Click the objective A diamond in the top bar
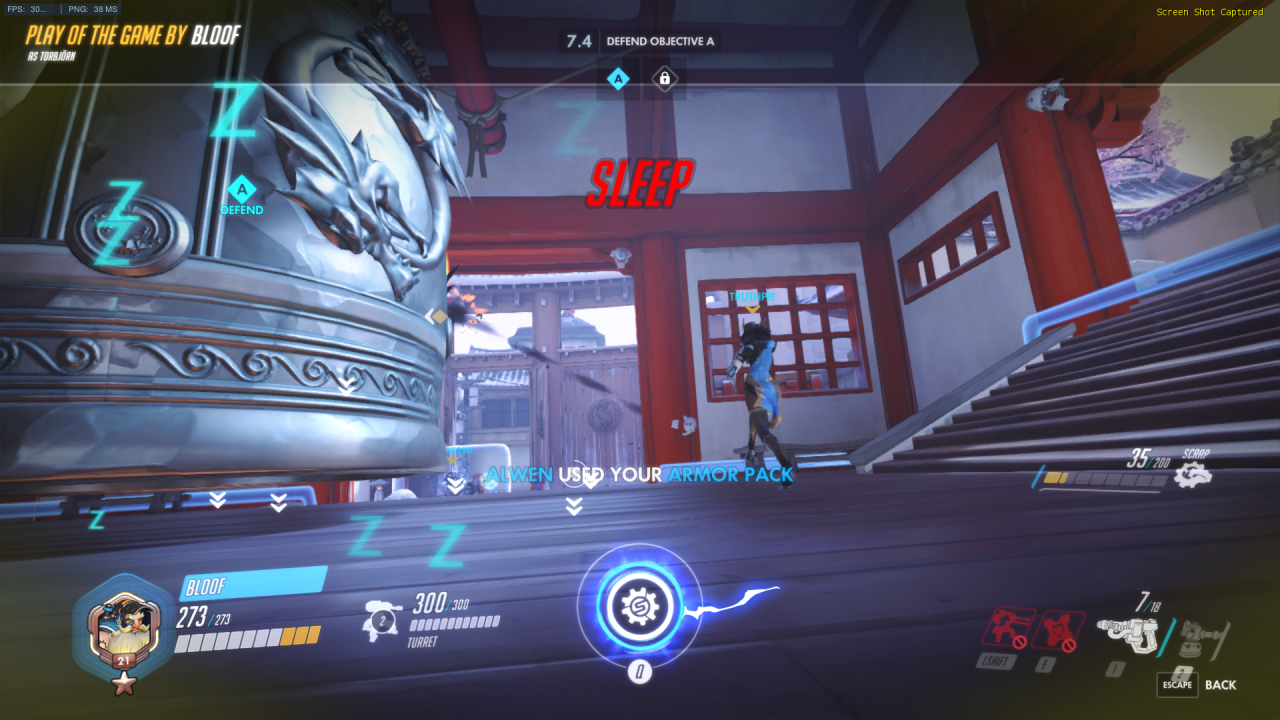 (x=618, y=78)
